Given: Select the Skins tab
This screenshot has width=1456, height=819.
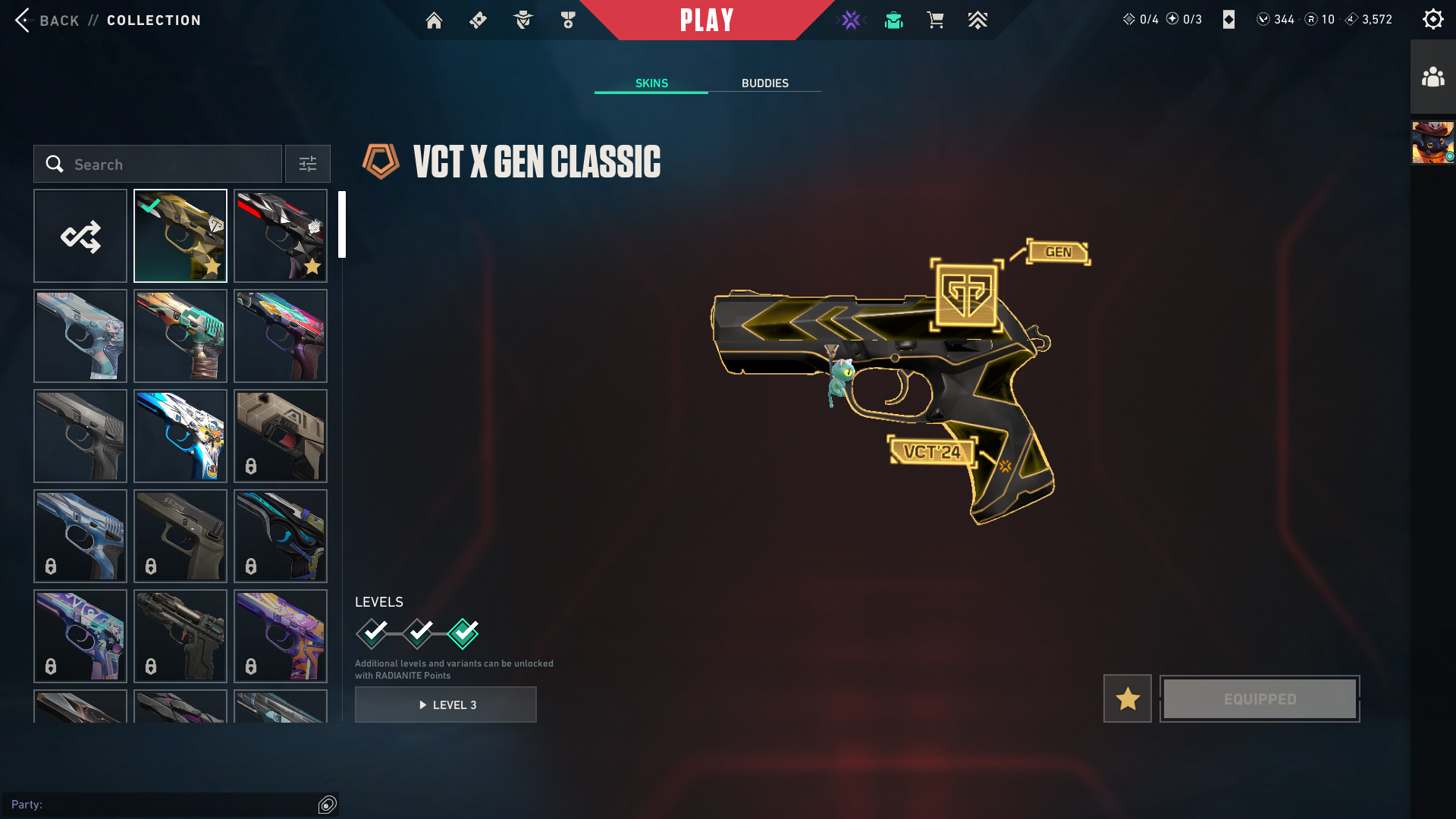Looking at the screenshot, I should [x=651, y=83].
